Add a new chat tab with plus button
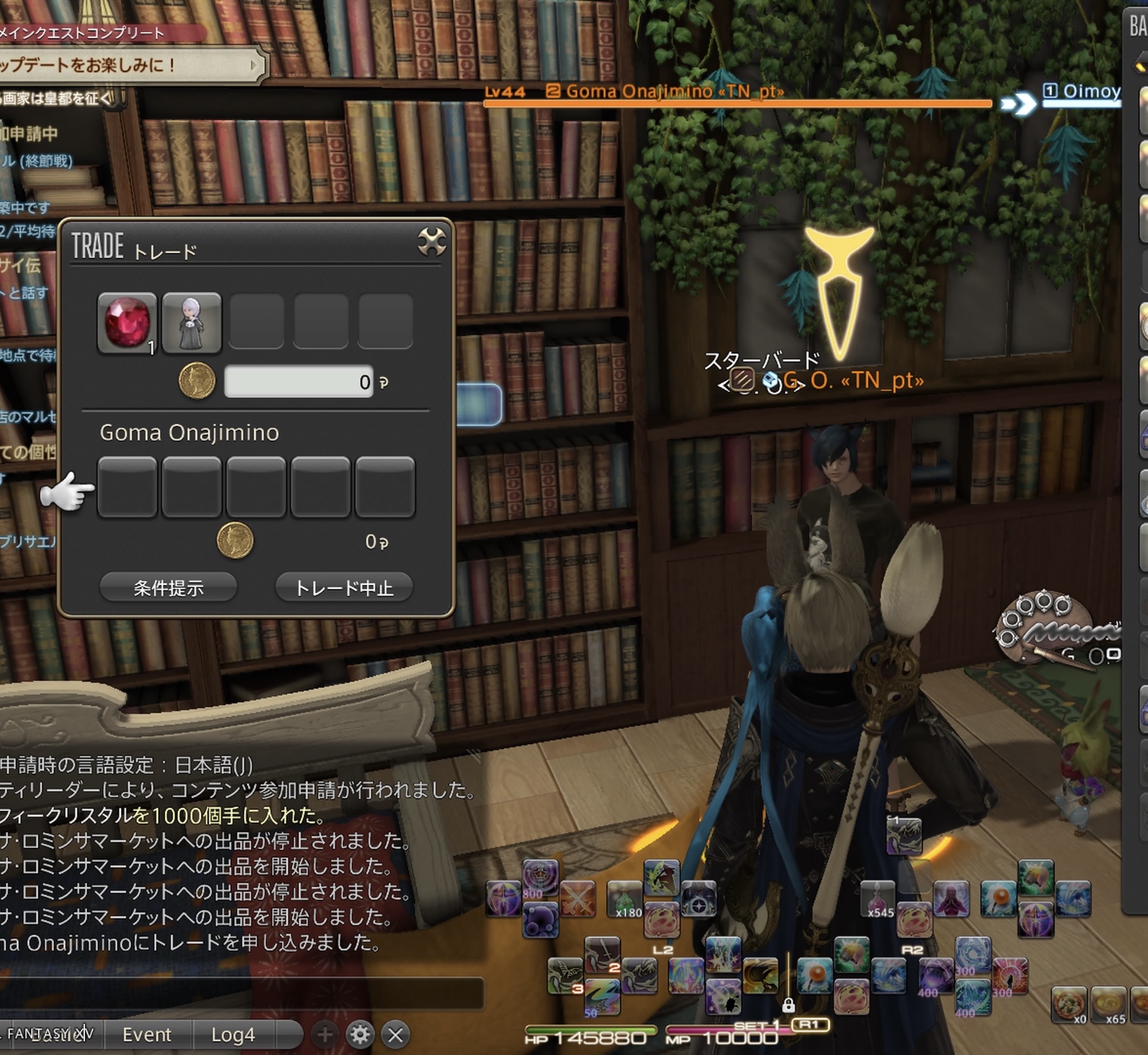 [x=325, y=1034]
